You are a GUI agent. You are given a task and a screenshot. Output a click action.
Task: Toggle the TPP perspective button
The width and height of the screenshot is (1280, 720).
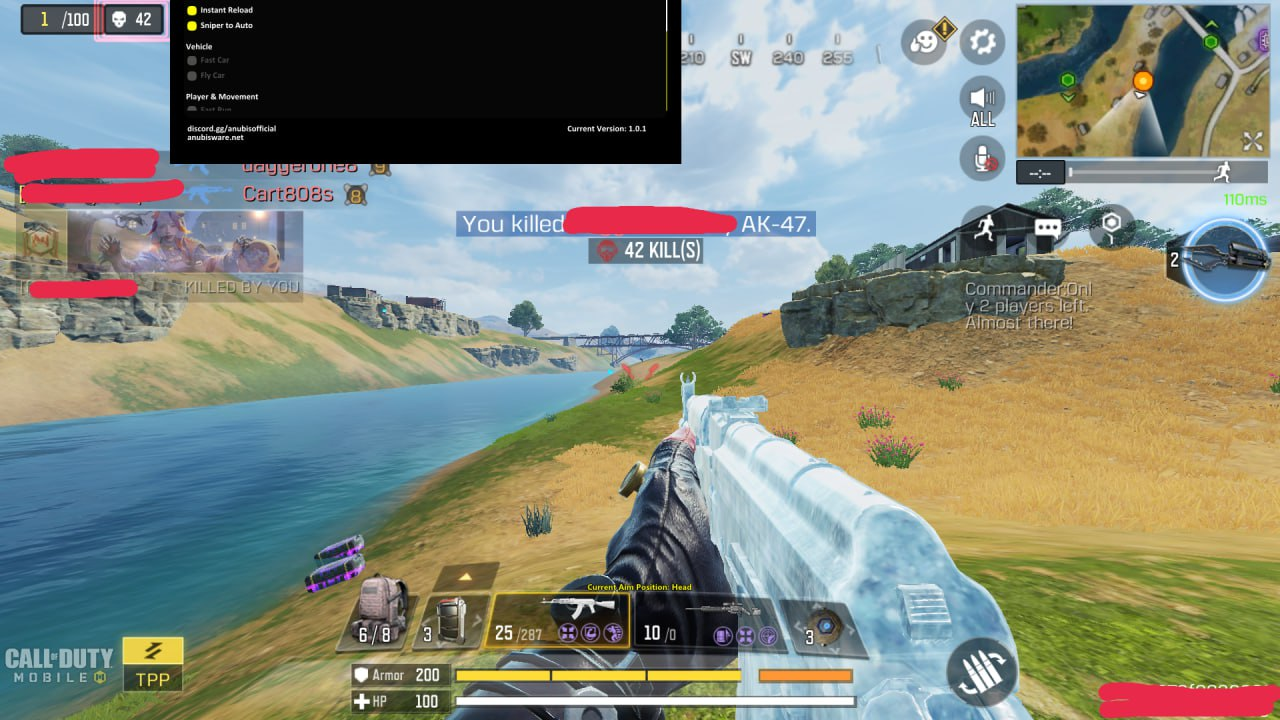click(153, 665)
